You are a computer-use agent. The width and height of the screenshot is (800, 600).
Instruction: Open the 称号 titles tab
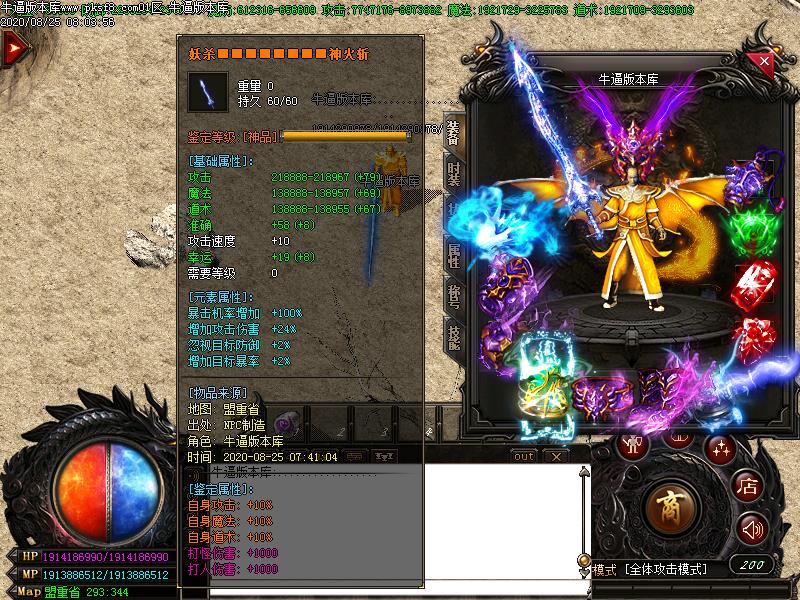454,297
